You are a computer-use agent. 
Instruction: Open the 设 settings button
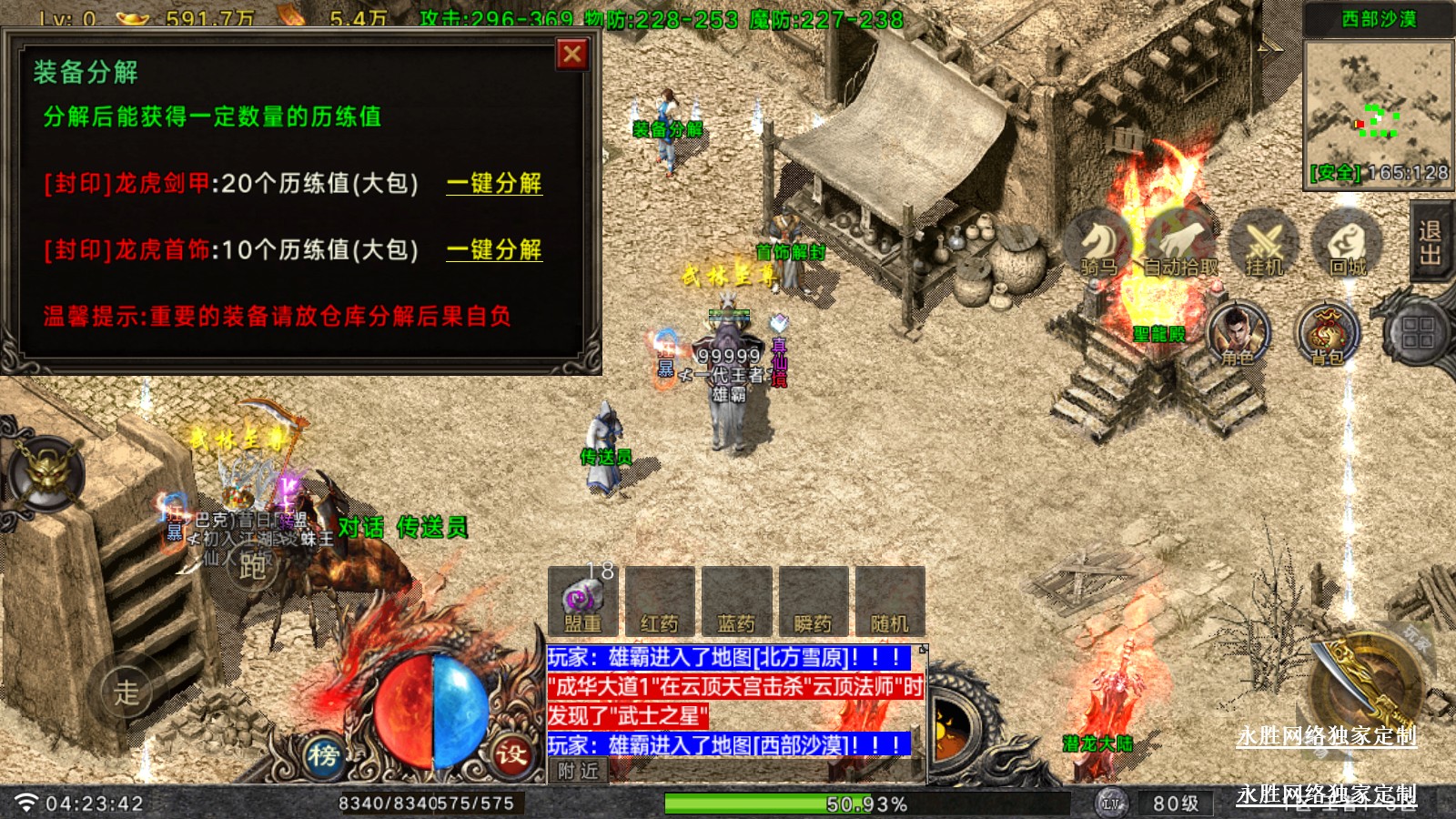[511, 753]
